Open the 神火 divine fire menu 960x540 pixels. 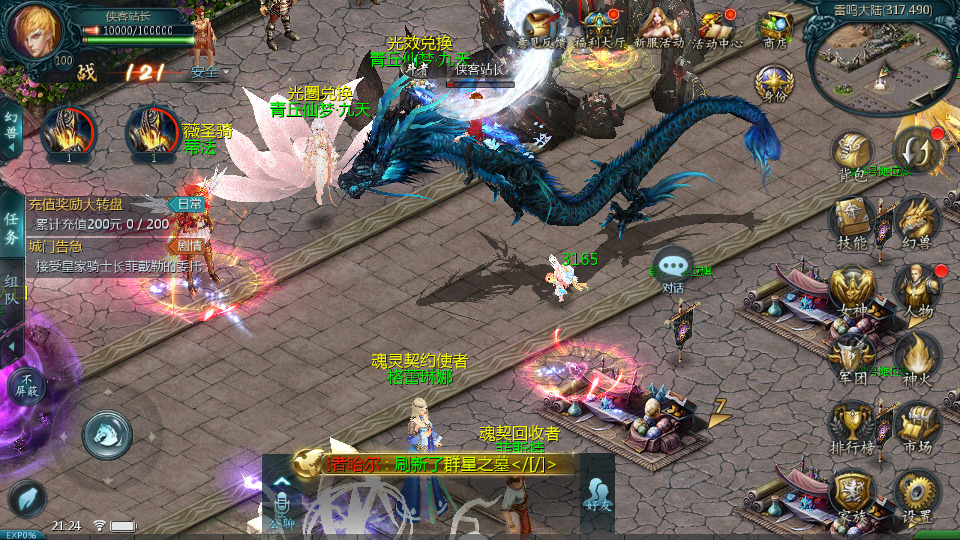click(916, 356)
